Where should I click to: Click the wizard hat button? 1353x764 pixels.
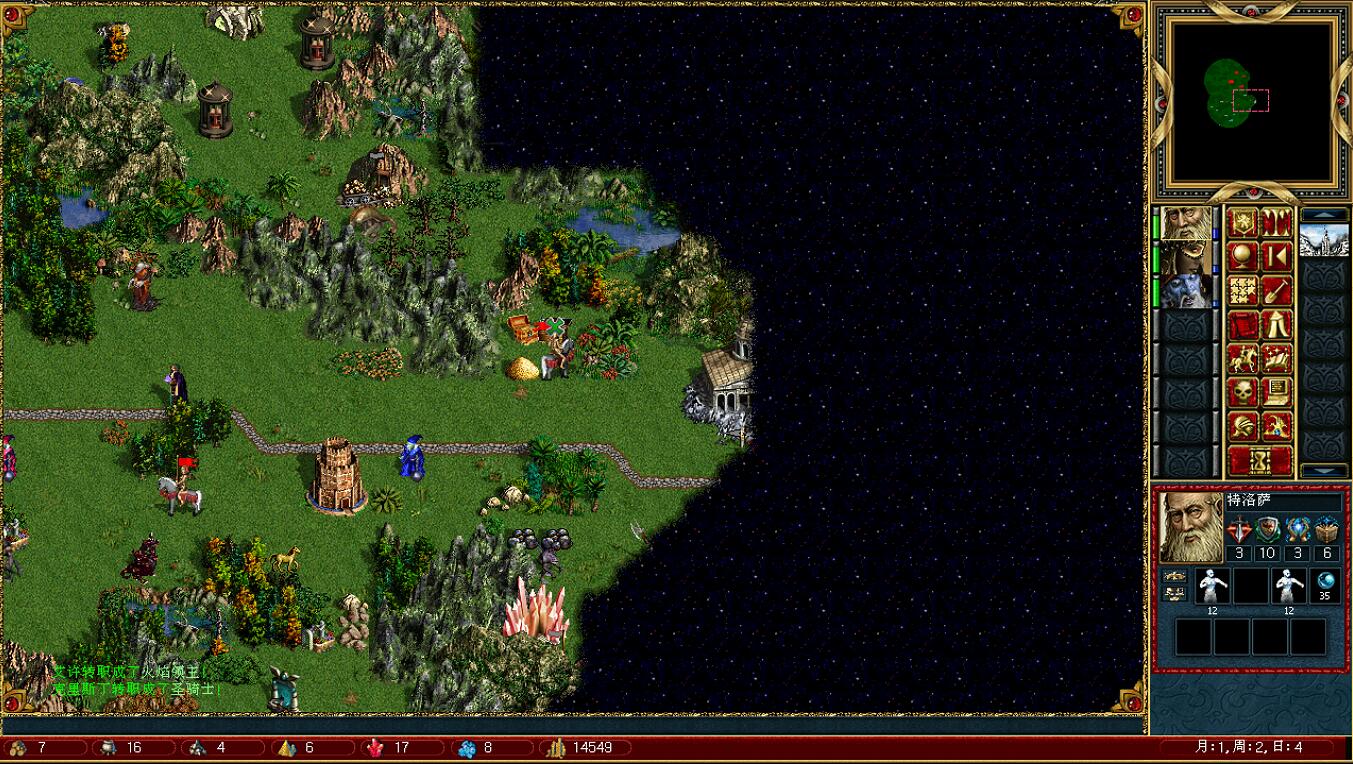pyautogui.click(x=1276, y=427)
